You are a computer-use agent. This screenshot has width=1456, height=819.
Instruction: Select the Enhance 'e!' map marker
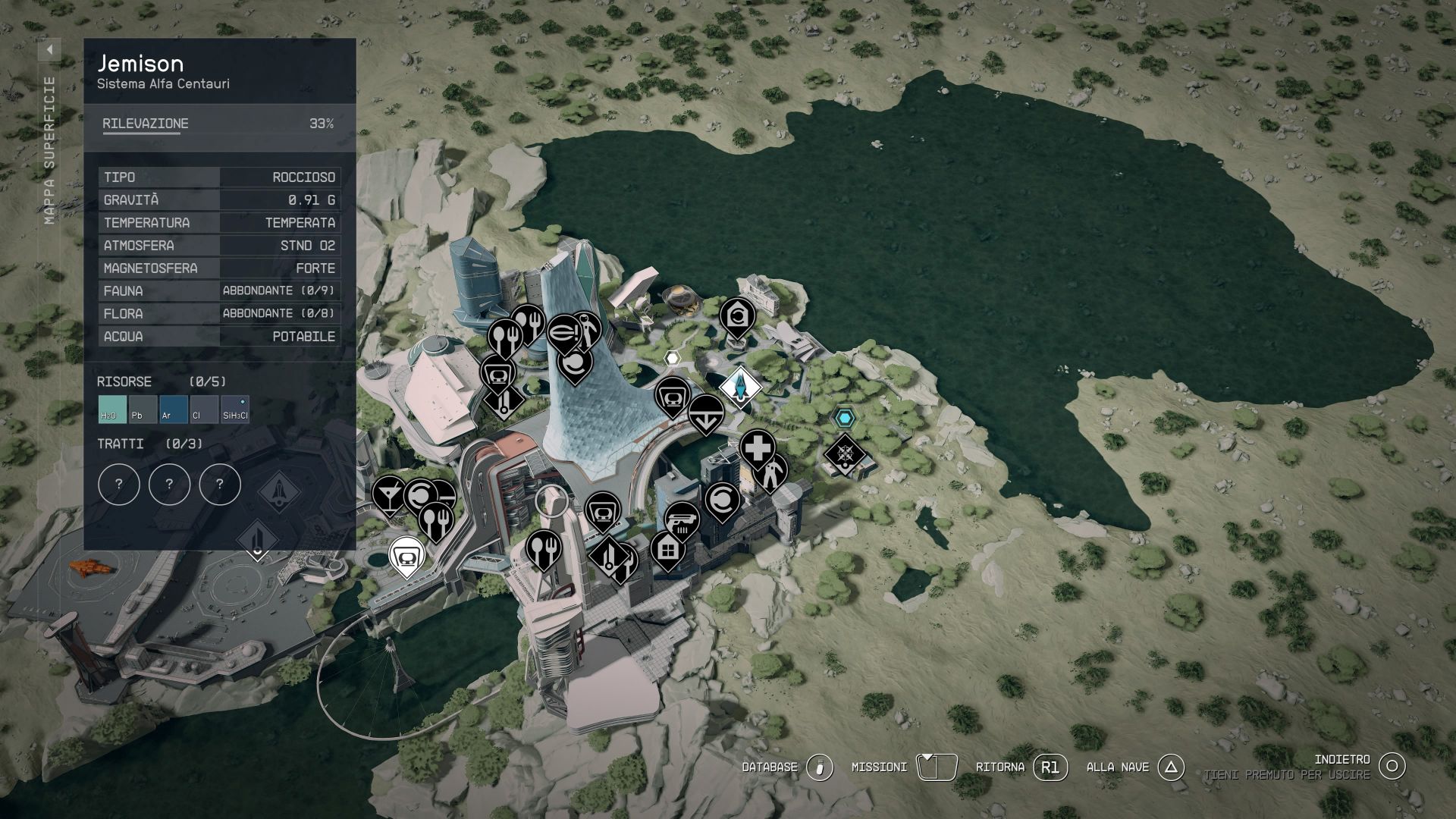click(563, 333)
